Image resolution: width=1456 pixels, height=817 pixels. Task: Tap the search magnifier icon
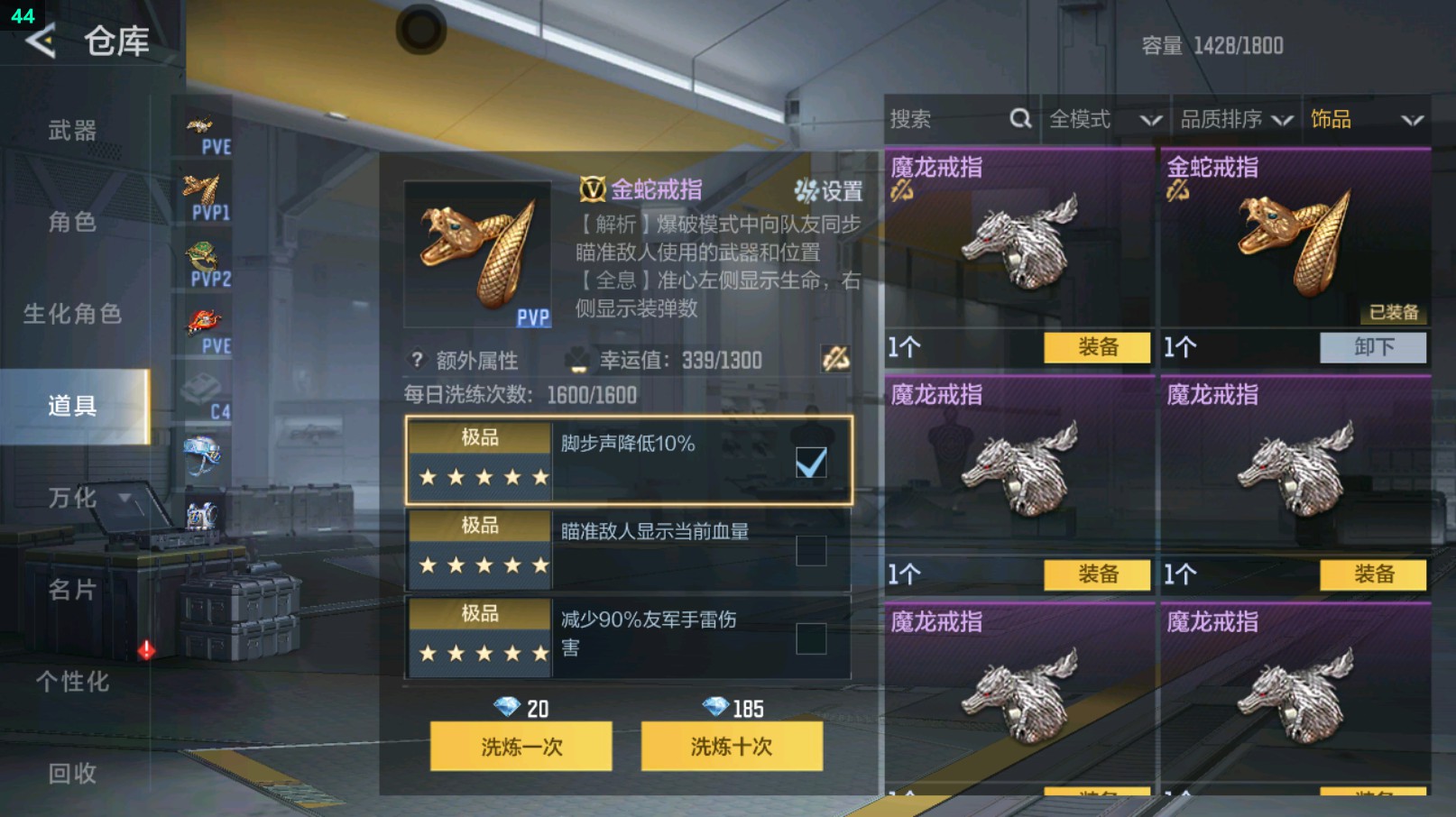tap(1020, 118)
